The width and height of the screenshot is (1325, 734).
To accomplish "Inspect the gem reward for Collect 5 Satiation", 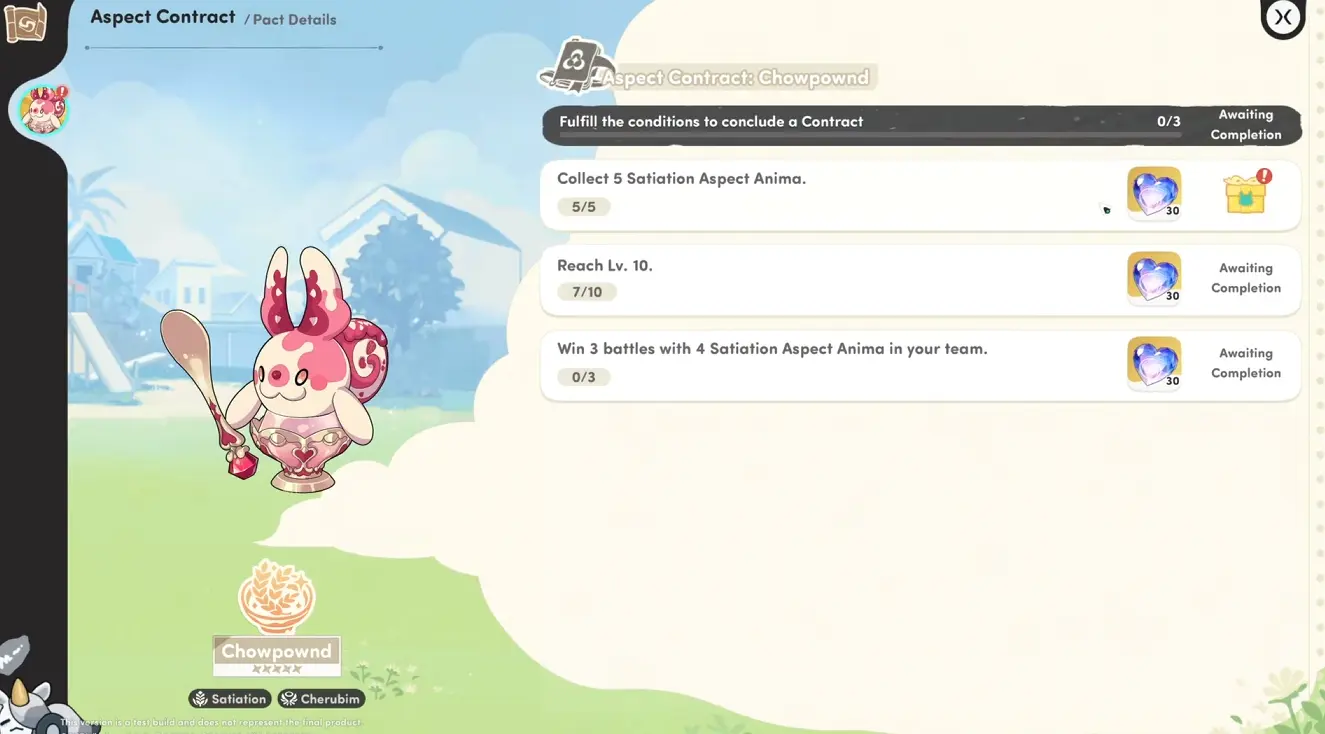I will point(1154,192).
